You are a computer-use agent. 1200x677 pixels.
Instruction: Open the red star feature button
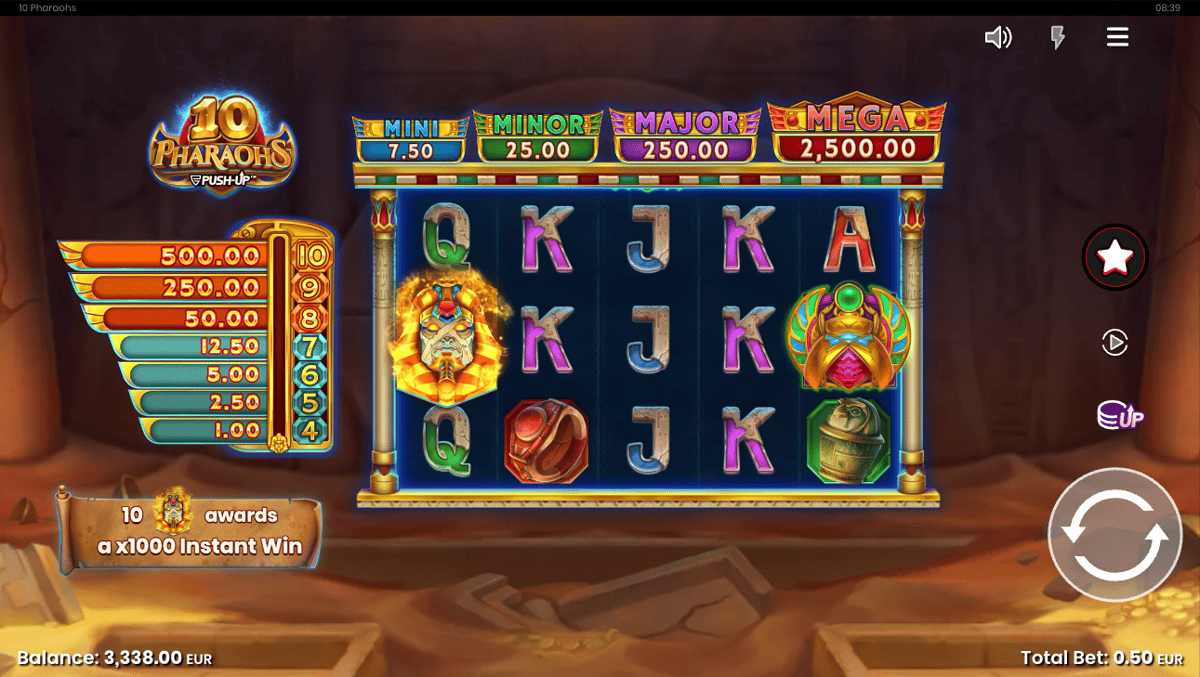[x=1115, y=258]
